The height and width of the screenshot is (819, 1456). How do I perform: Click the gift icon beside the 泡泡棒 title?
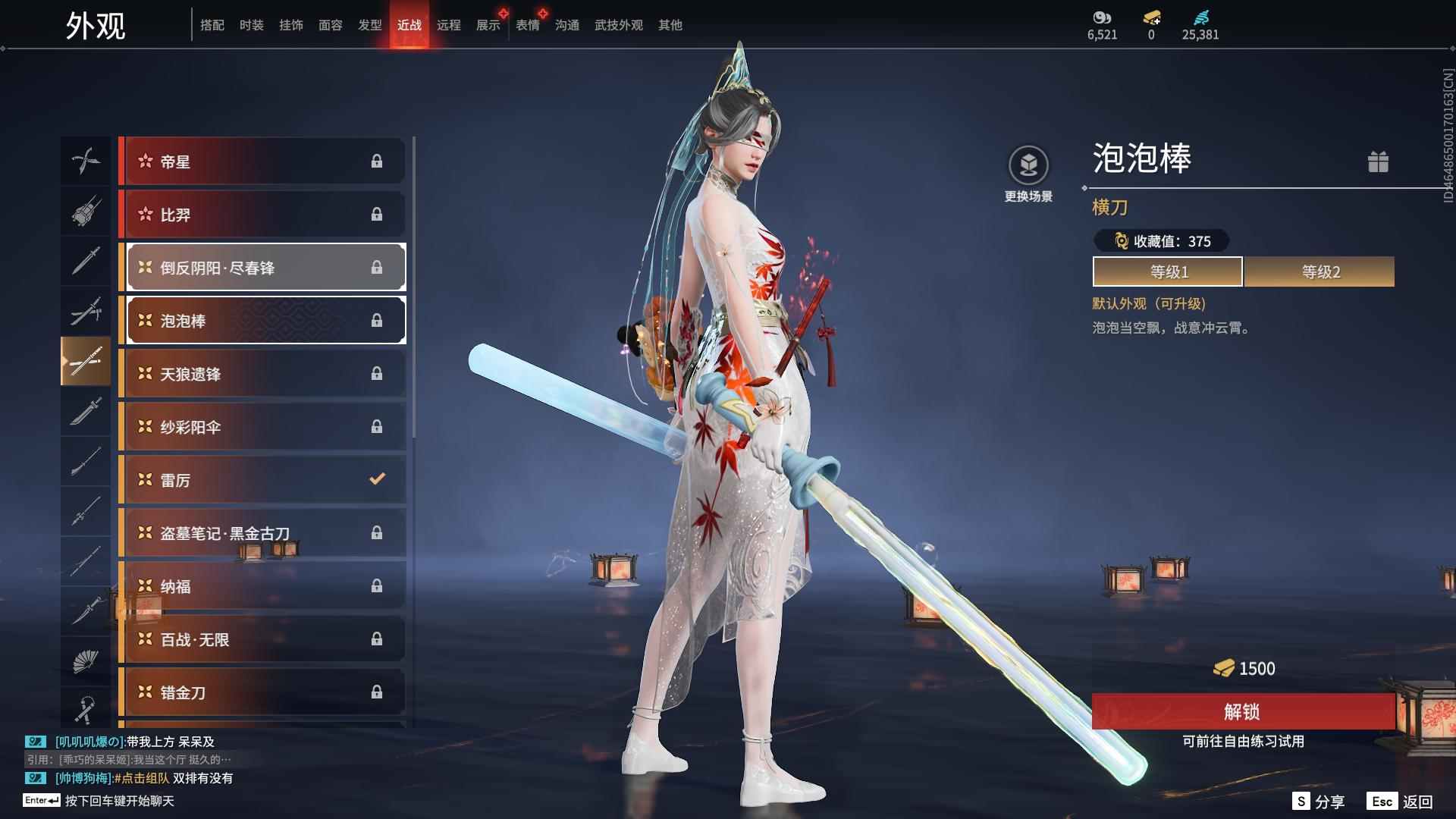click(x=1379, y=162)
